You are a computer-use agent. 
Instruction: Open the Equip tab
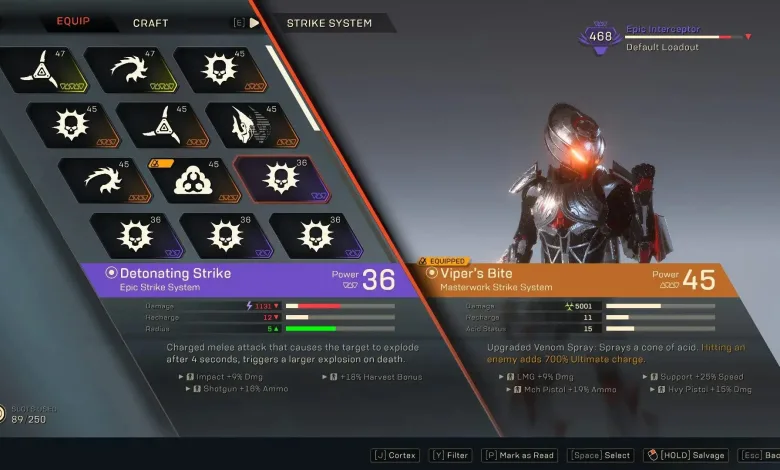73,21
